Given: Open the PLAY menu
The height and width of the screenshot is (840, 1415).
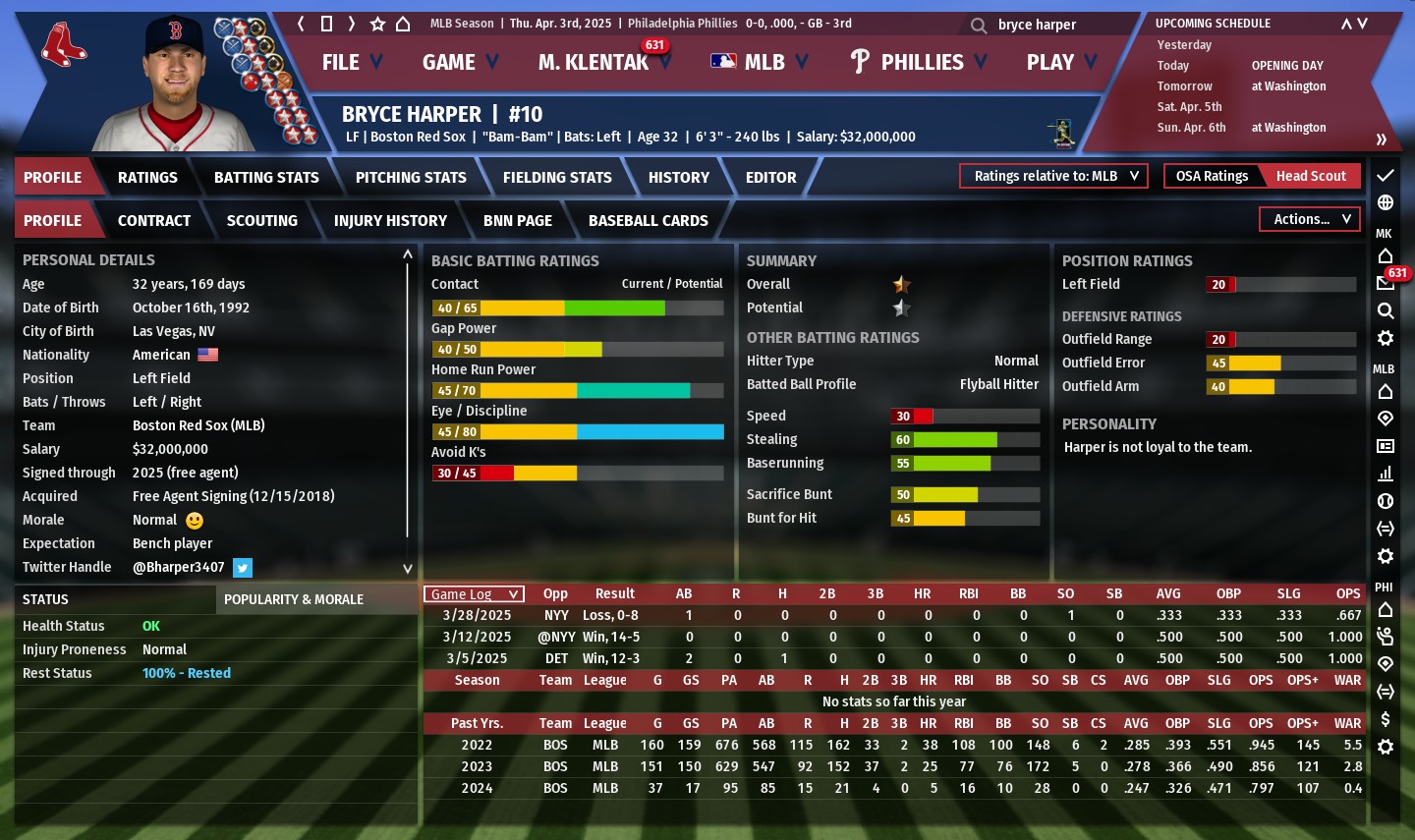Looking at the screenshot, I should coord(1060,62).
